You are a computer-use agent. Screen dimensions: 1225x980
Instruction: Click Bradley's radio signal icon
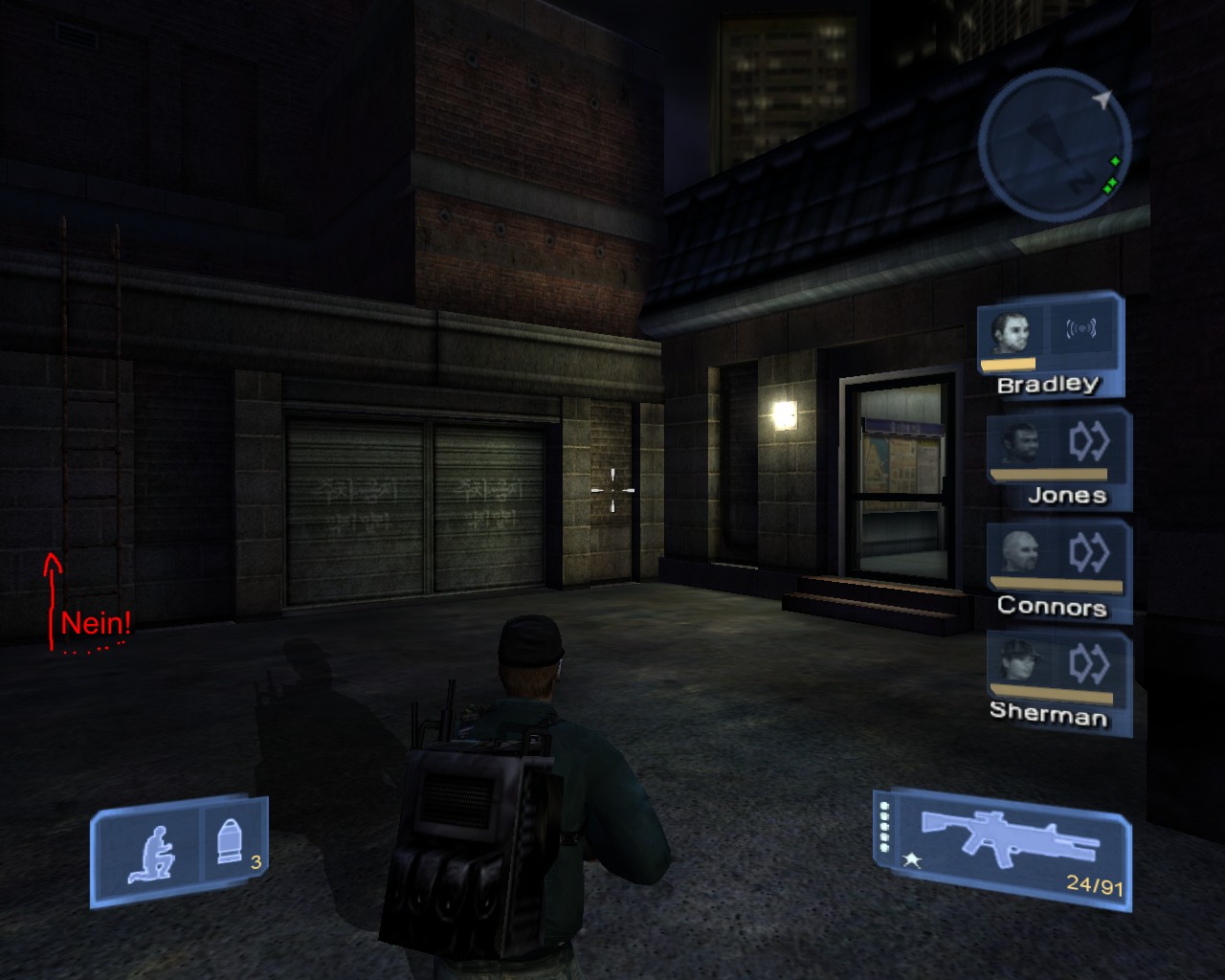[x=1081, y=330]
